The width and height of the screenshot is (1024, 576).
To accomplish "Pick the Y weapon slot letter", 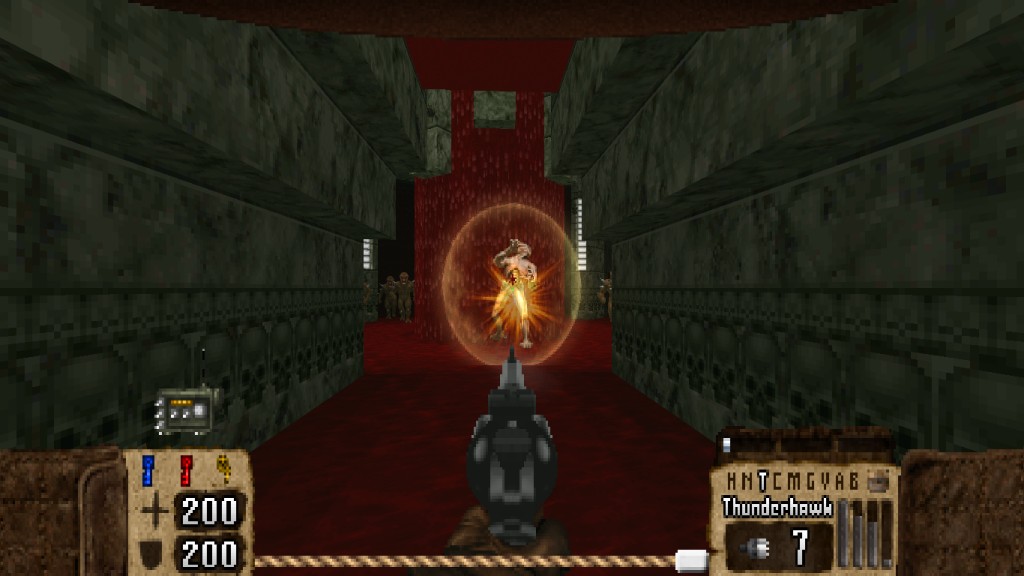I will (x=827, y=479).
